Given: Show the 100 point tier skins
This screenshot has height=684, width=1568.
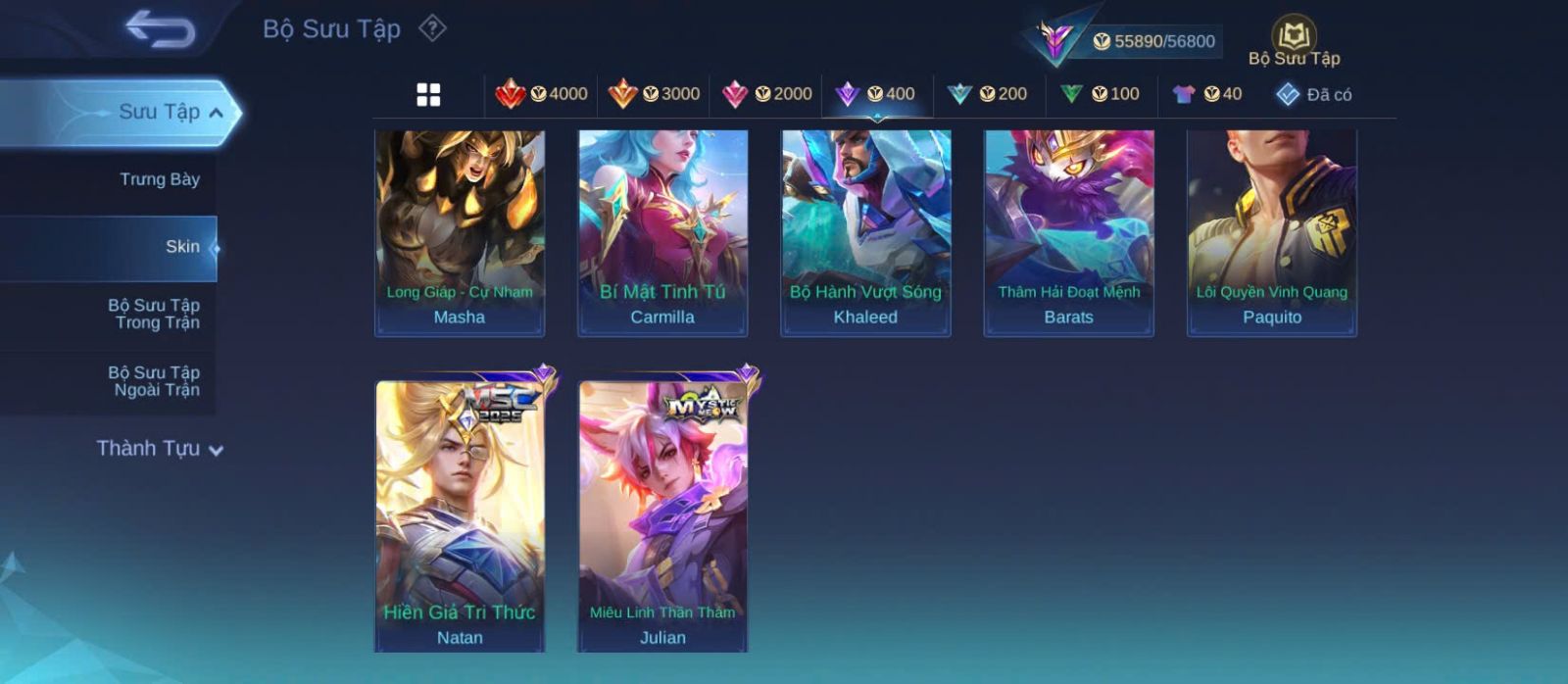Looking at the screenshot, I should click(x=1100, y=94).
